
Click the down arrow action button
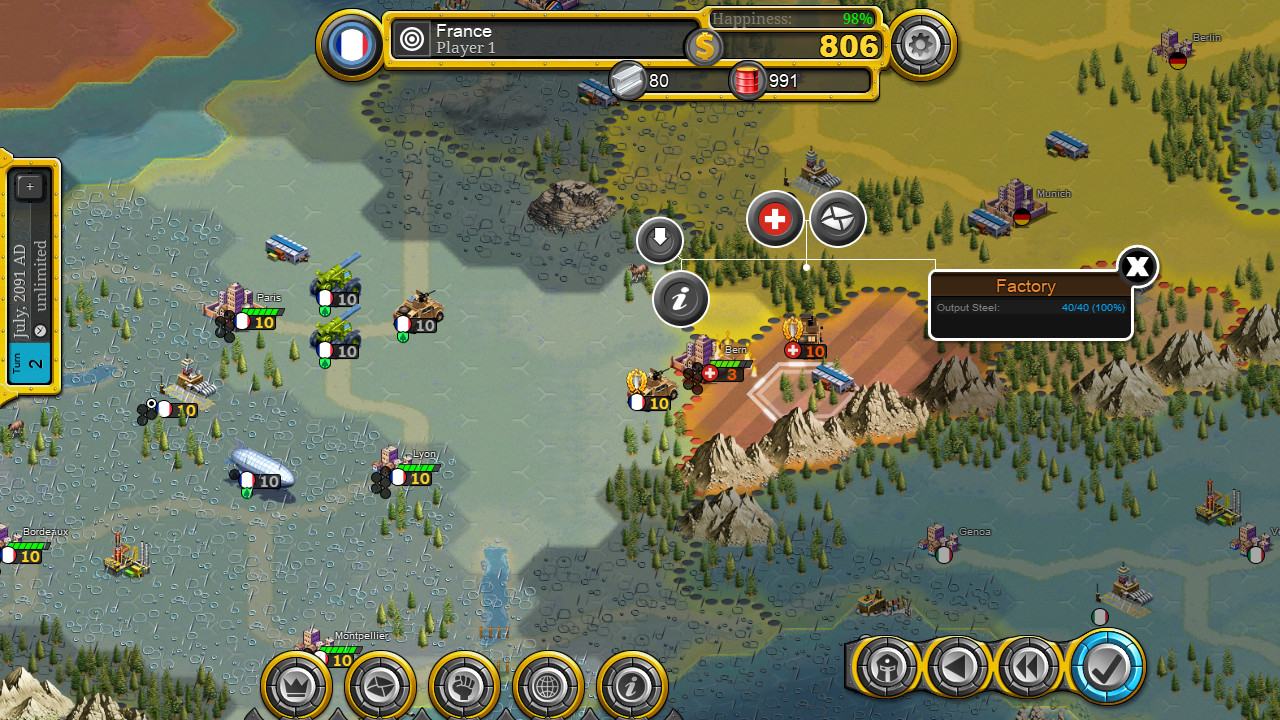pyautogui.click(x=660, y=240)
